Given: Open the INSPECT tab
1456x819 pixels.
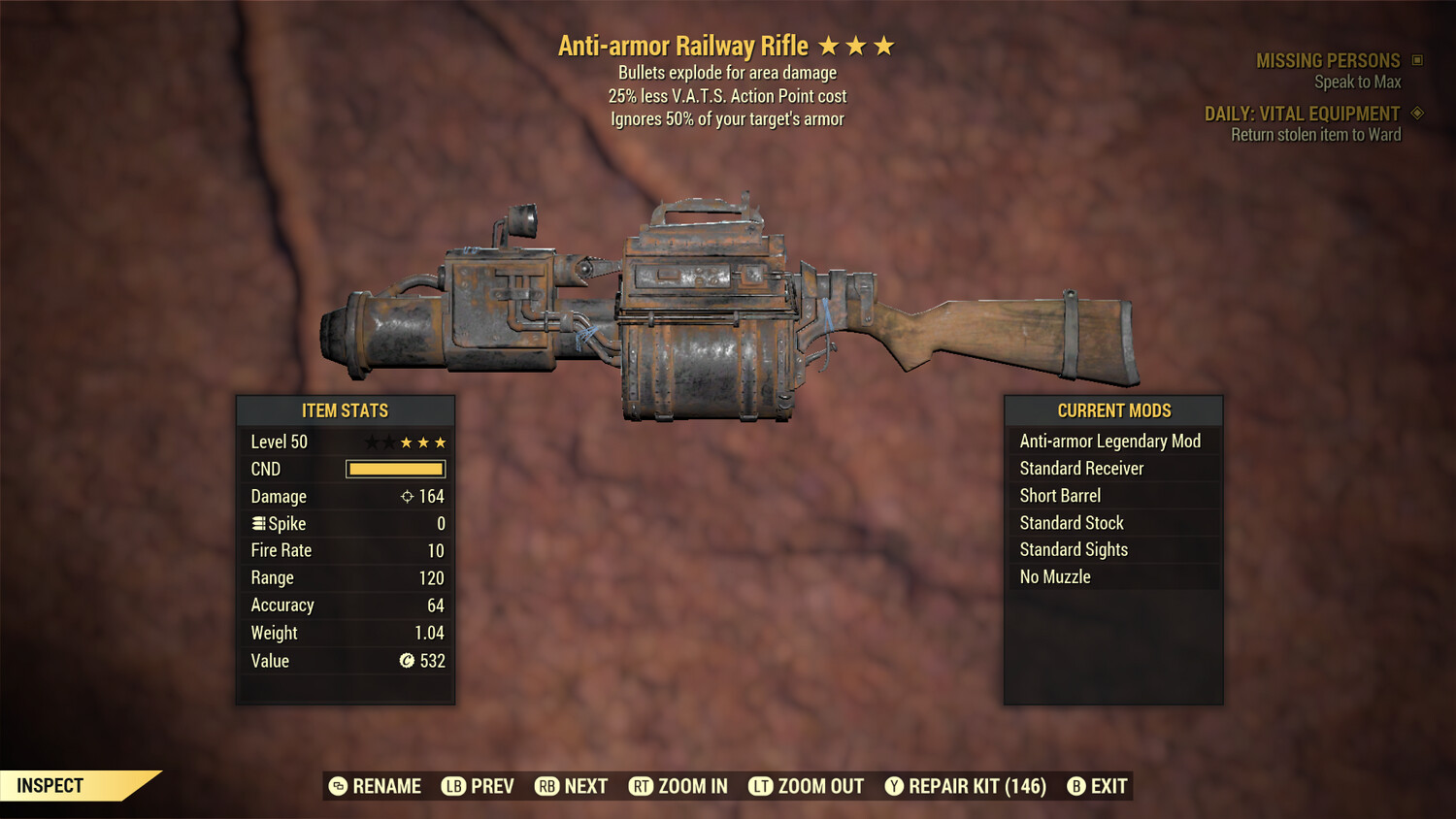Looking at the screenshot, I should (x=50, y=785).
